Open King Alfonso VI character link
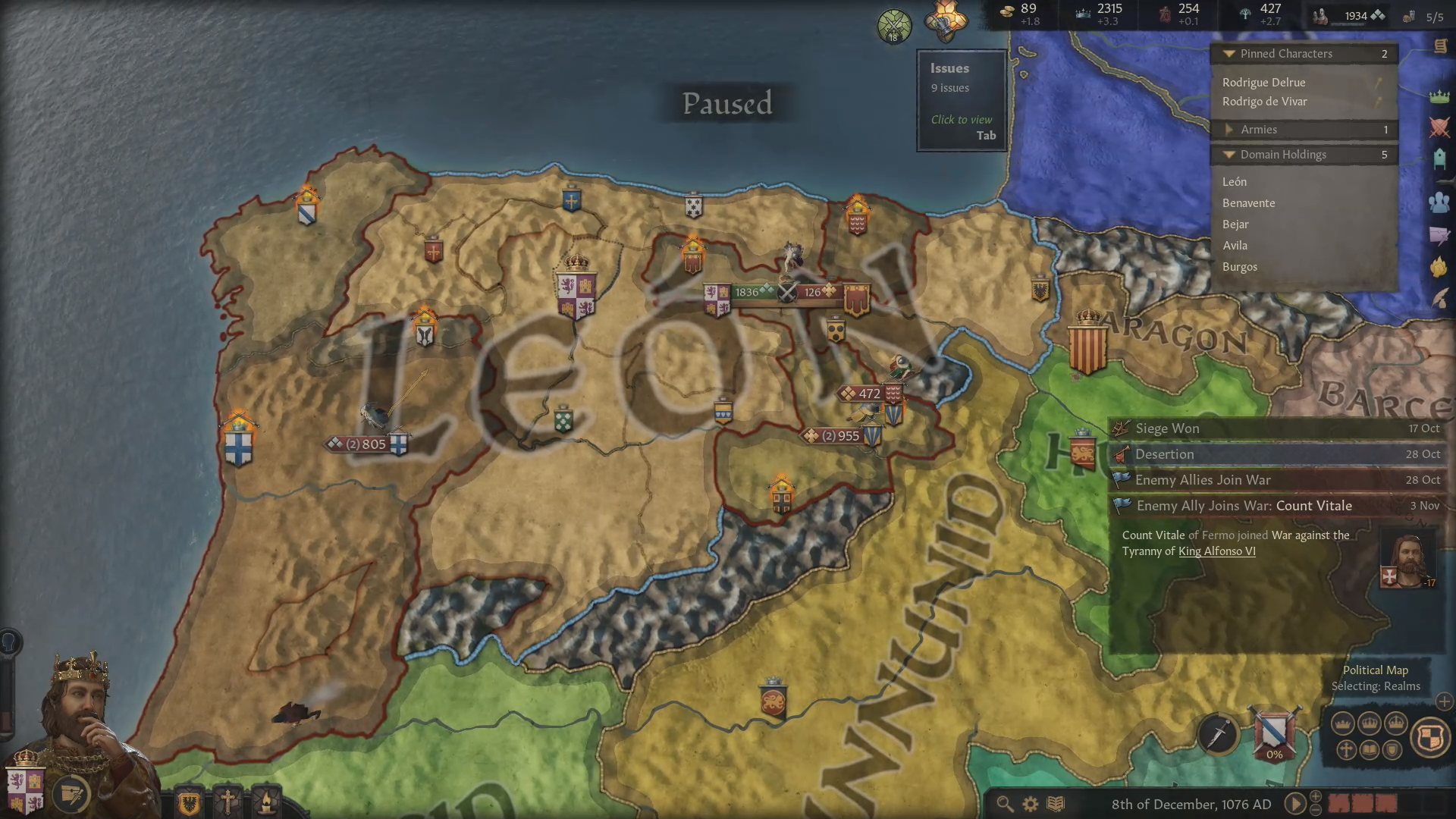Screen dimensions: 1456x819 coord(1216,551)
